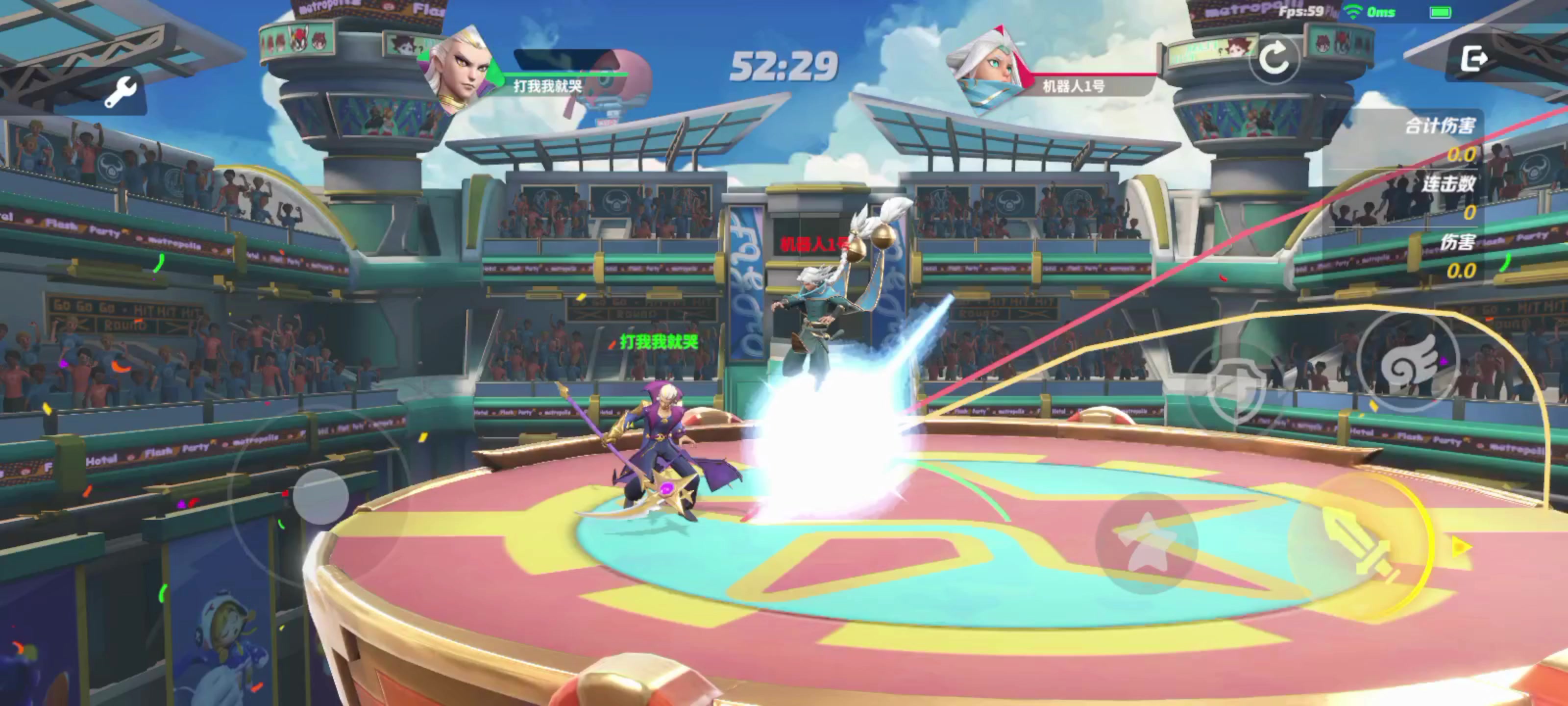Use the winged jump button
Viewport: 1568px width, 706px height.
(x=1408, y=363)
